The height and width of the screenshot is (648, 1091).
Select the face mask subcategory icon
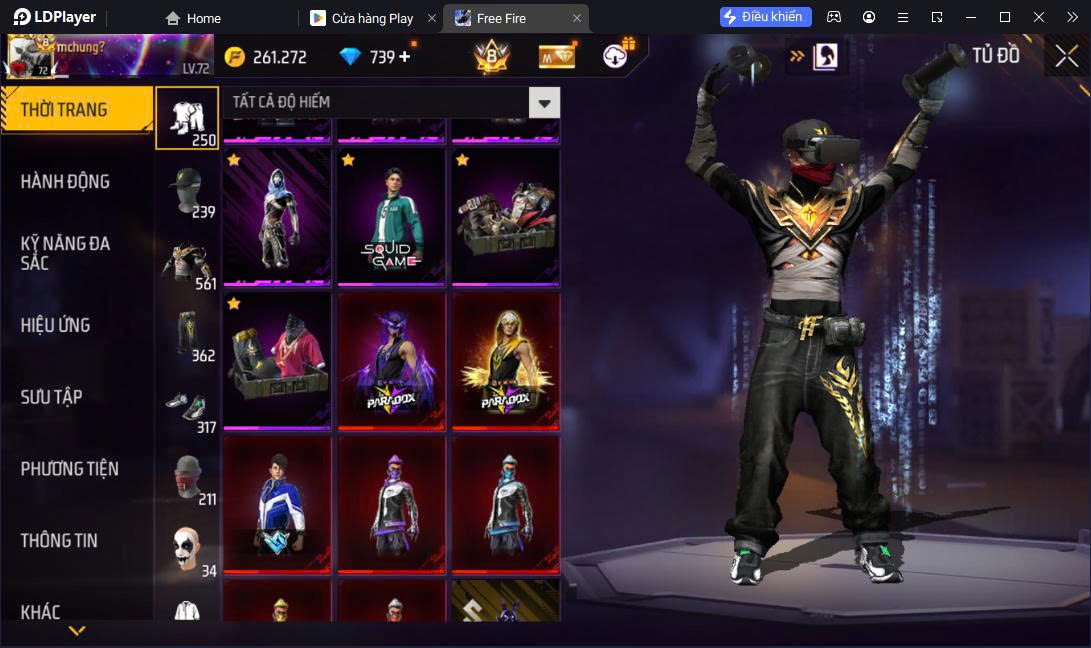pos(187,480)
